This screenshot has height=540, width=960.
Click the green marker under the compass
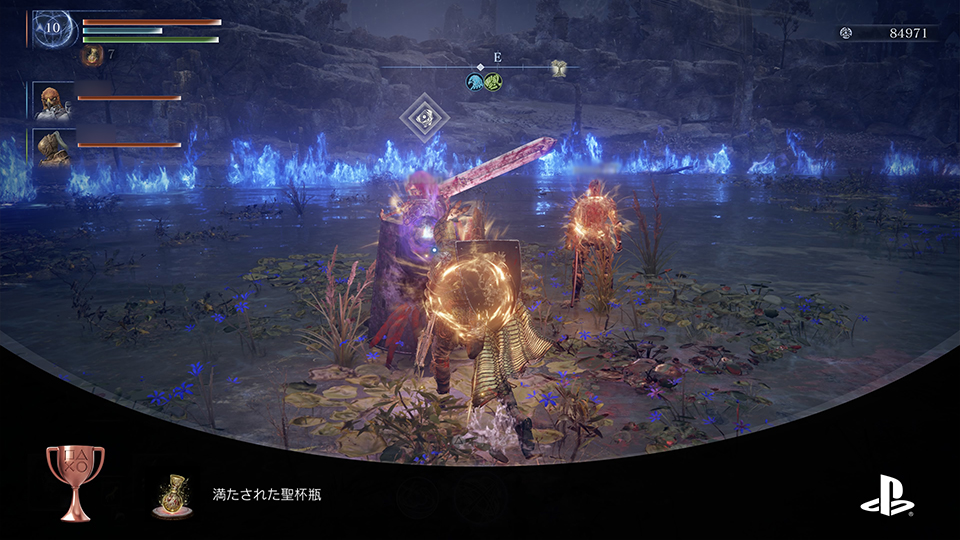coord(493,82)
